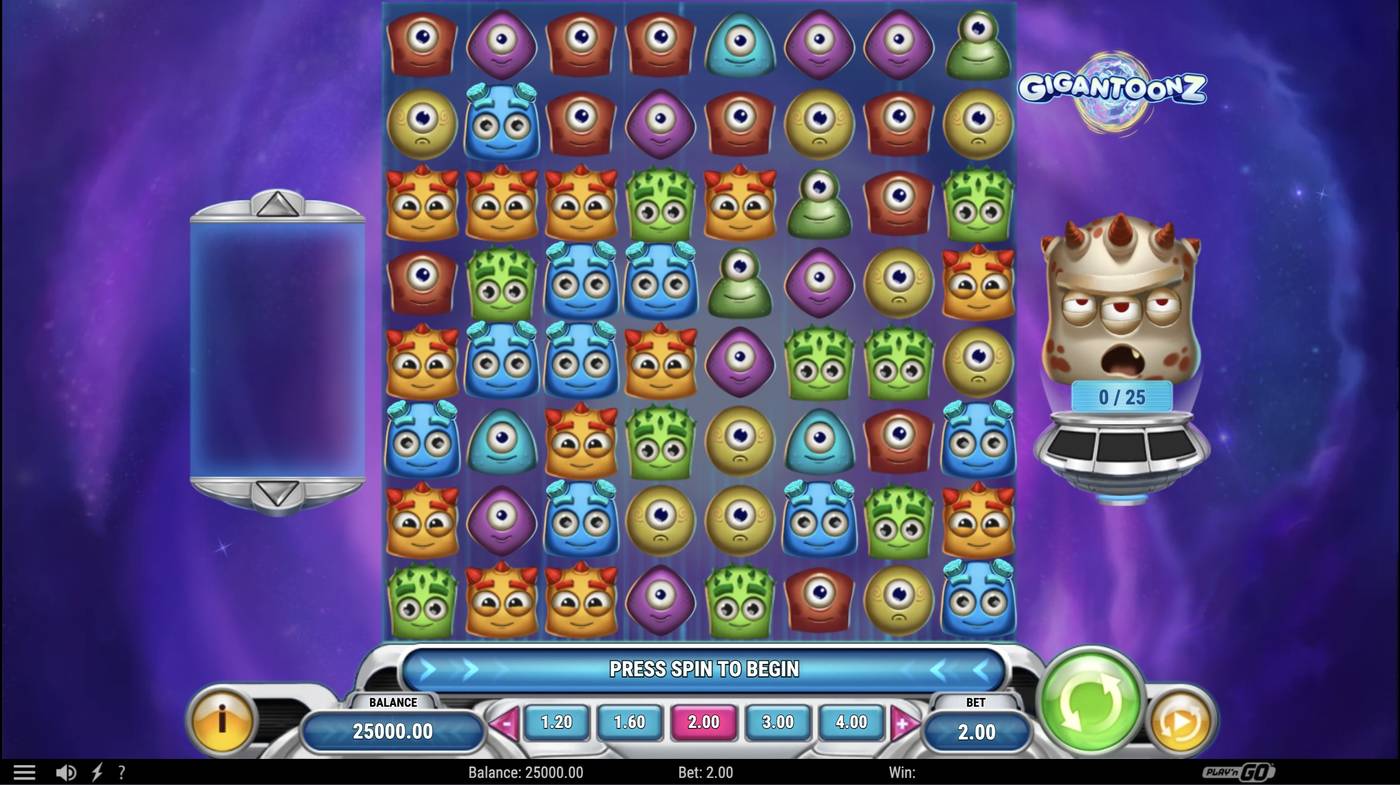Click the Balance display field
1400x785 pixels.
(x=392, y=731)
